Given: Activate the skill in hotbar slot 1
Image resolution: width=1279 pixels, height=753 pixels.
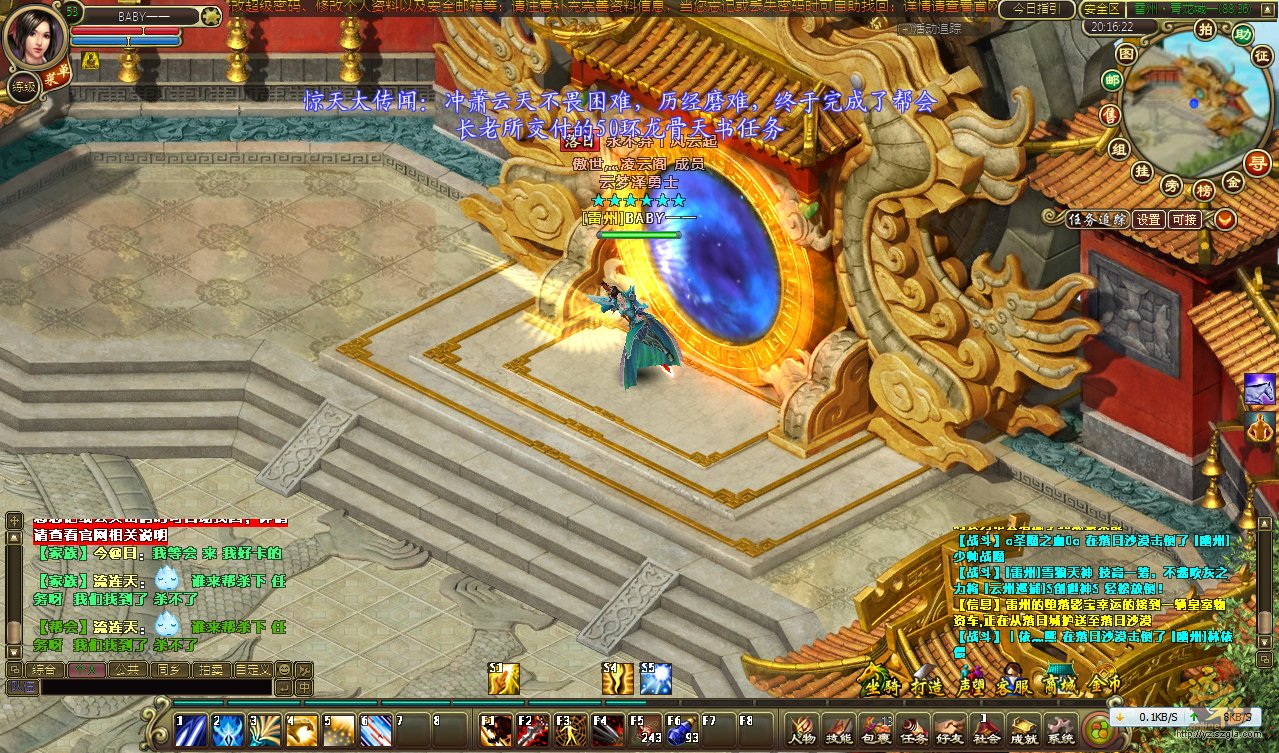Looking at the screenshot, I should [x=191, y=731].
